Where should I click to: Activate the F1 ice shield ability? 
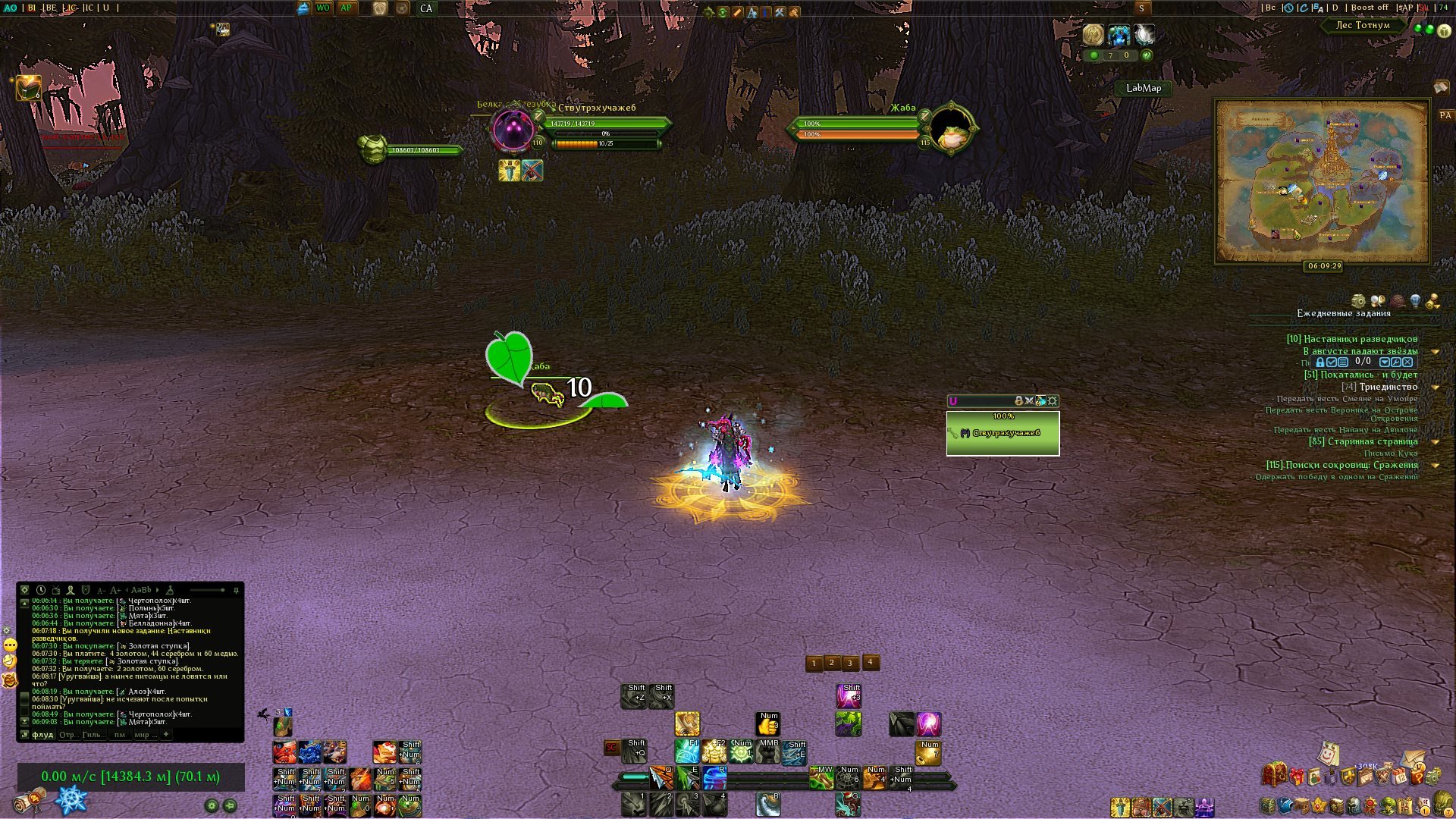point(687,752)
